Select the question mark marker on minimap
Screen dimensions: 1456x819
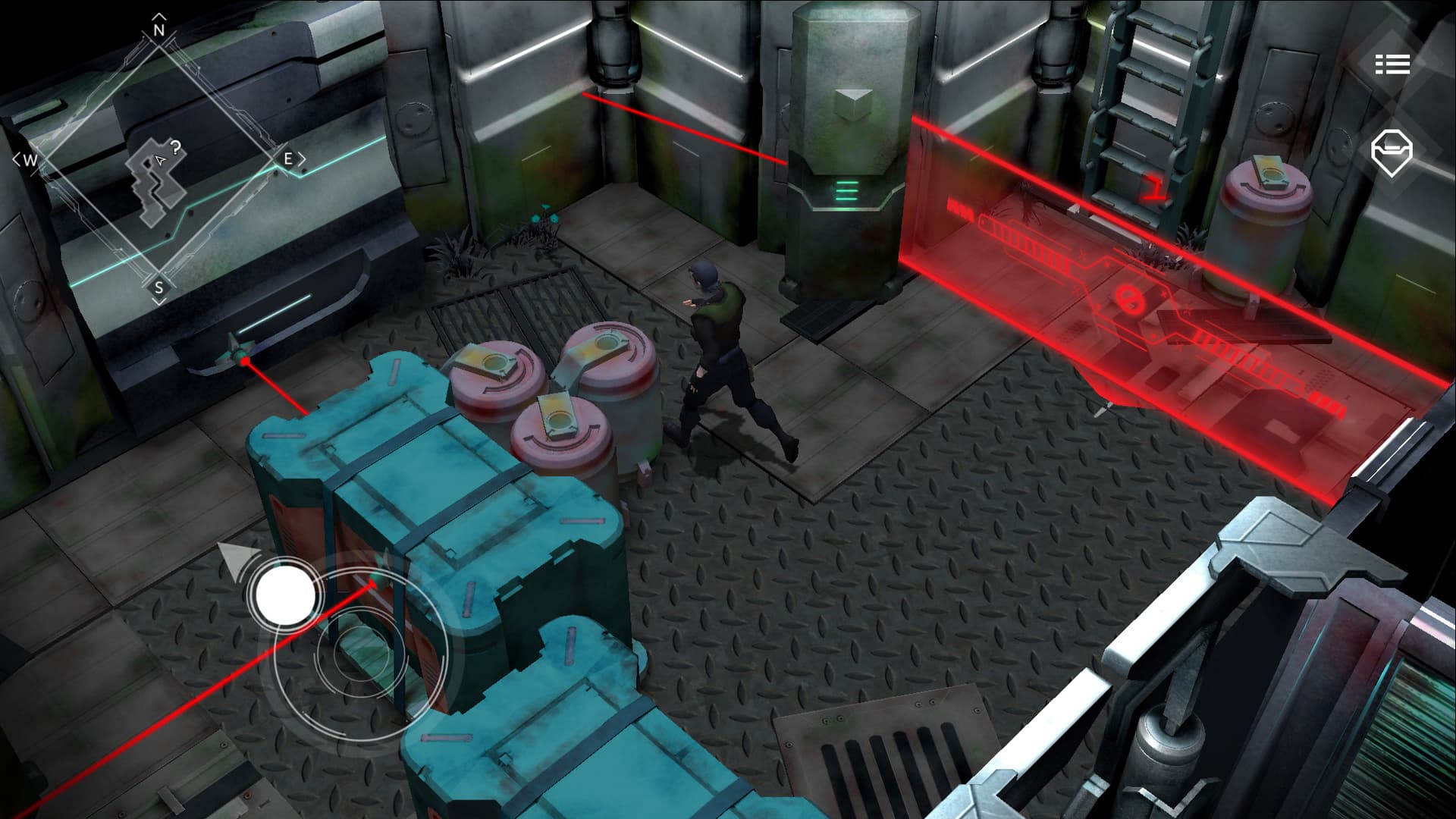[176, 148]
